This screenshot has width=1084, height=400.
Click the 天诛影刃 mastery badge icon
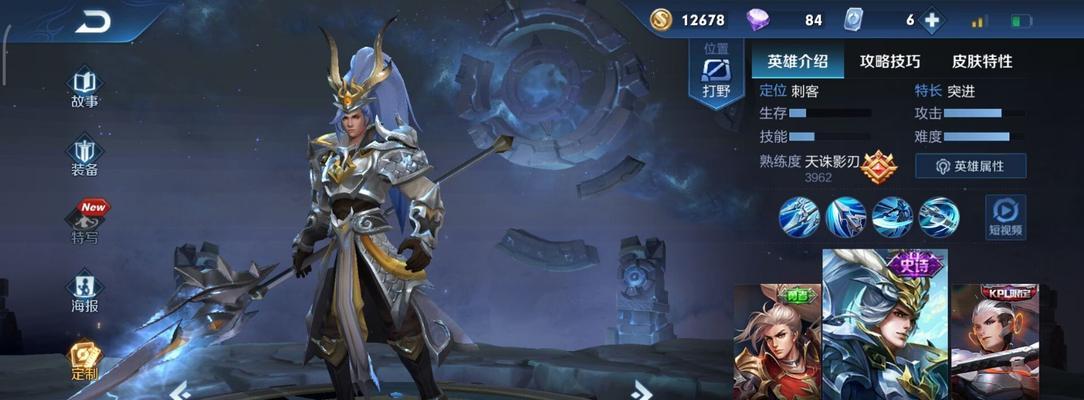(x=879, y=165)
